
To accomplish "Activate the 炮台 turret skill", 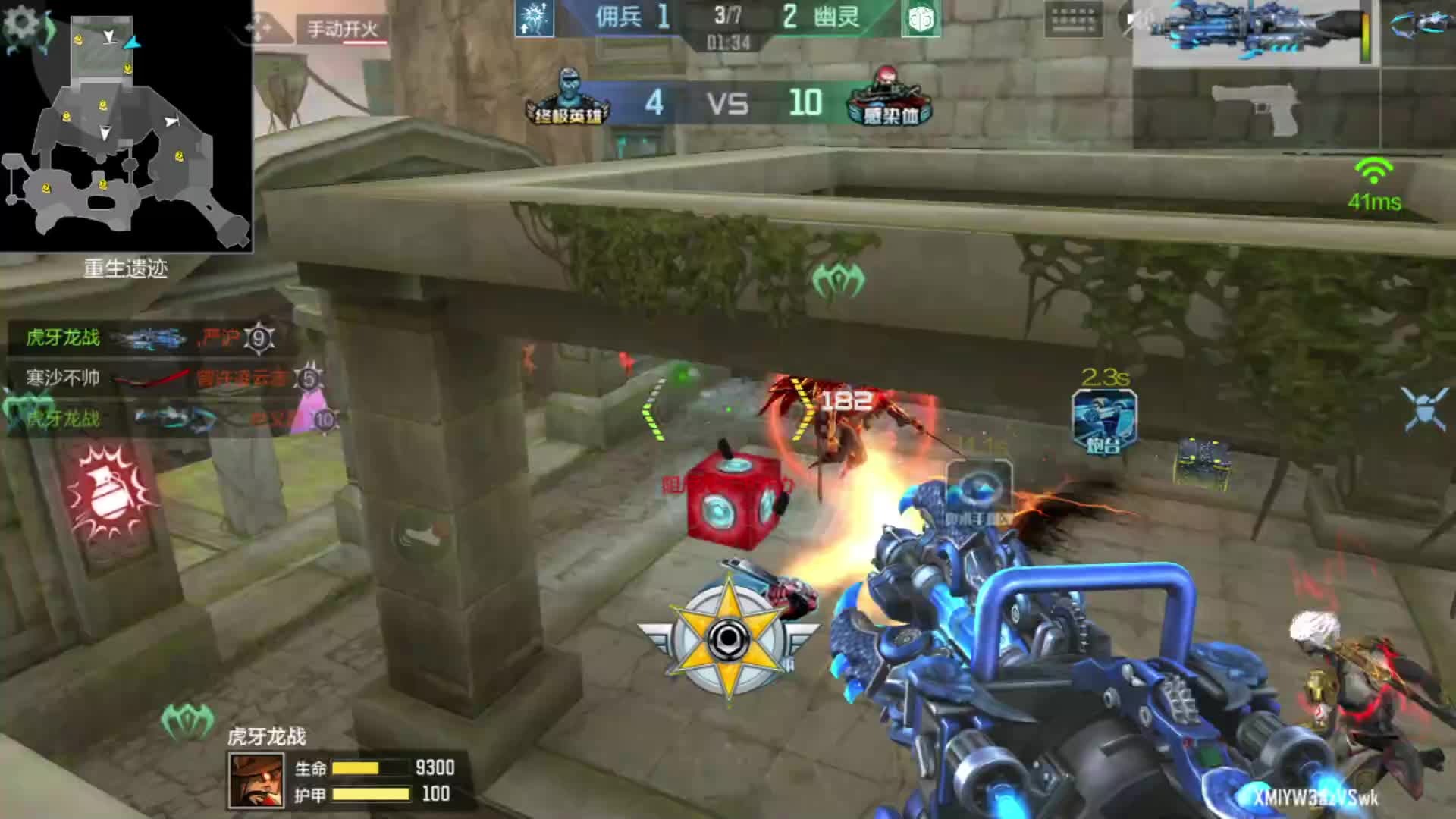I will pyautogui.click(x=1104, y=422).
